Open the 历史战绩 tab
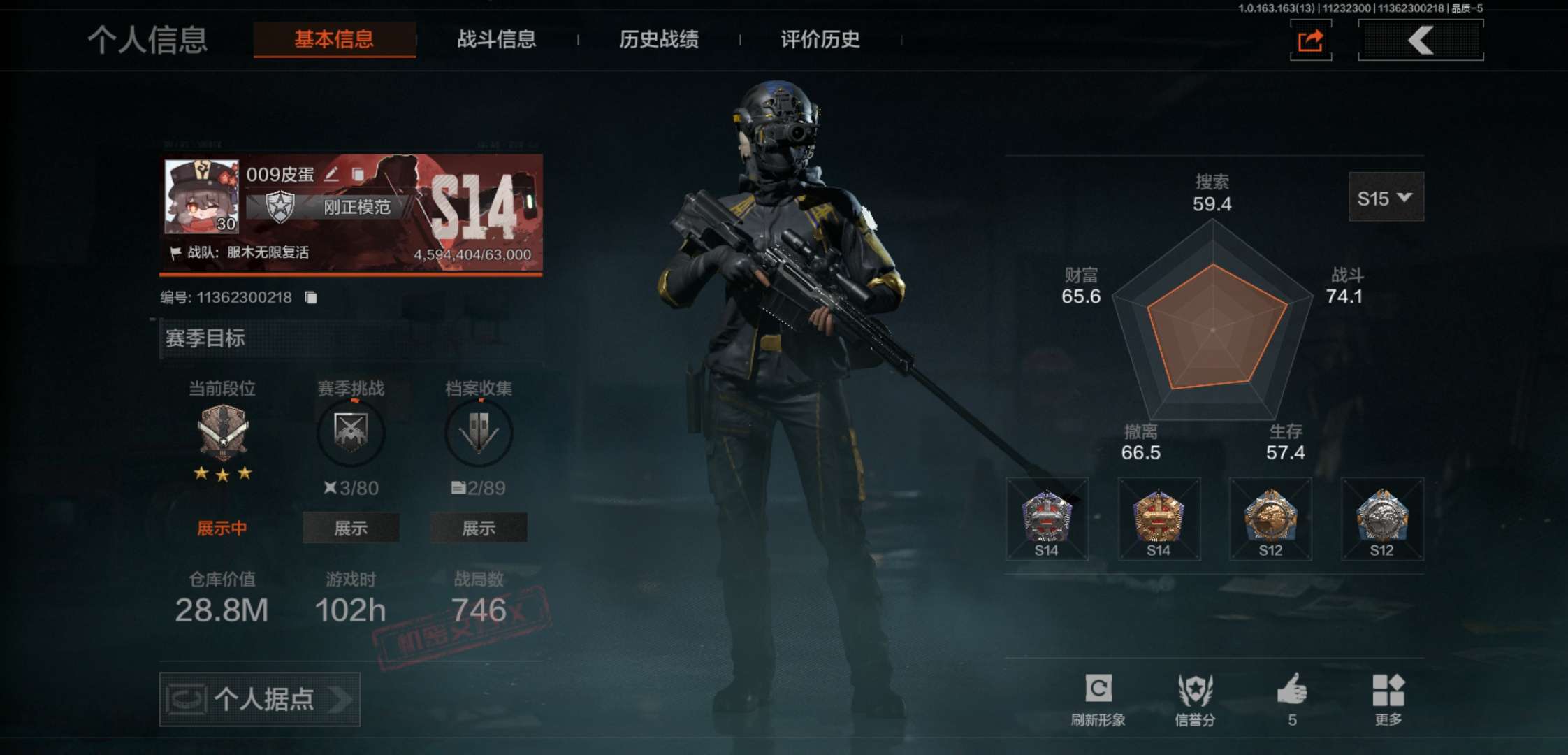 660,41
